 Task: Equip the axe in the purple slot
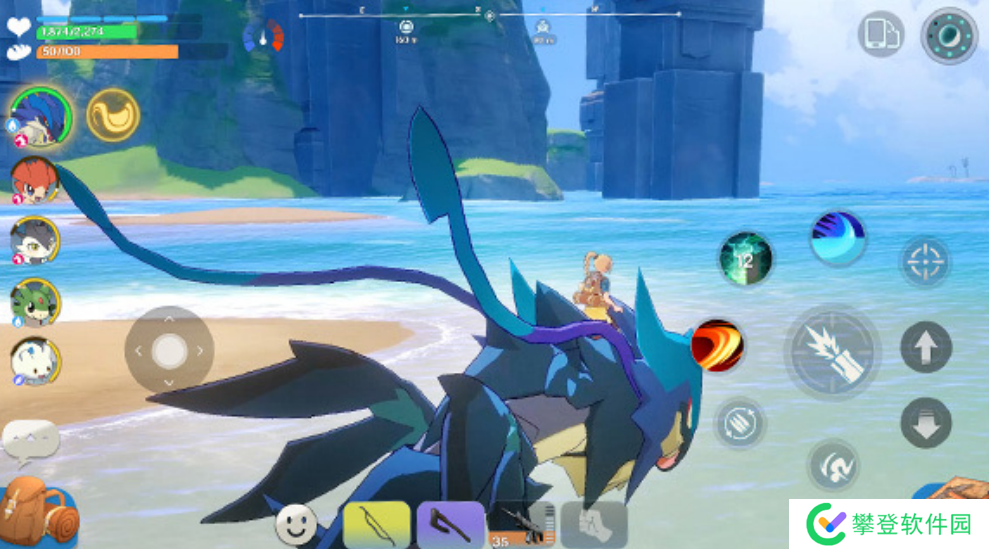(x=450, y=525)
